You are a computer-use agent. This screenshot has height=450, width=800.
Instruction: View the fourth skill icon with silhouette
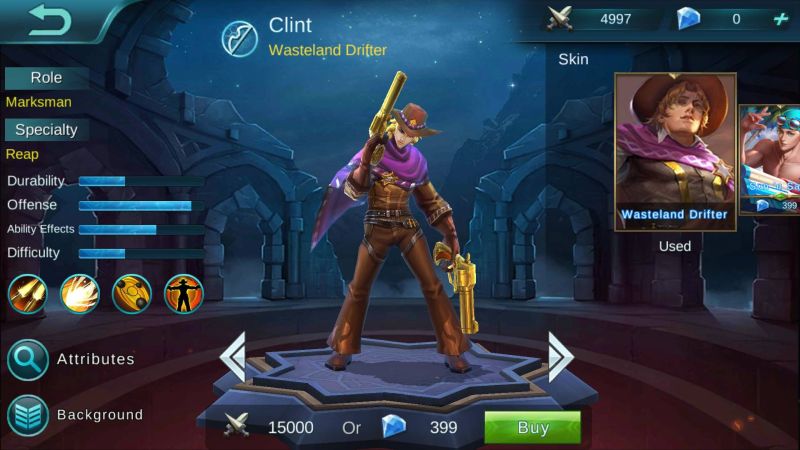(184, 294)
